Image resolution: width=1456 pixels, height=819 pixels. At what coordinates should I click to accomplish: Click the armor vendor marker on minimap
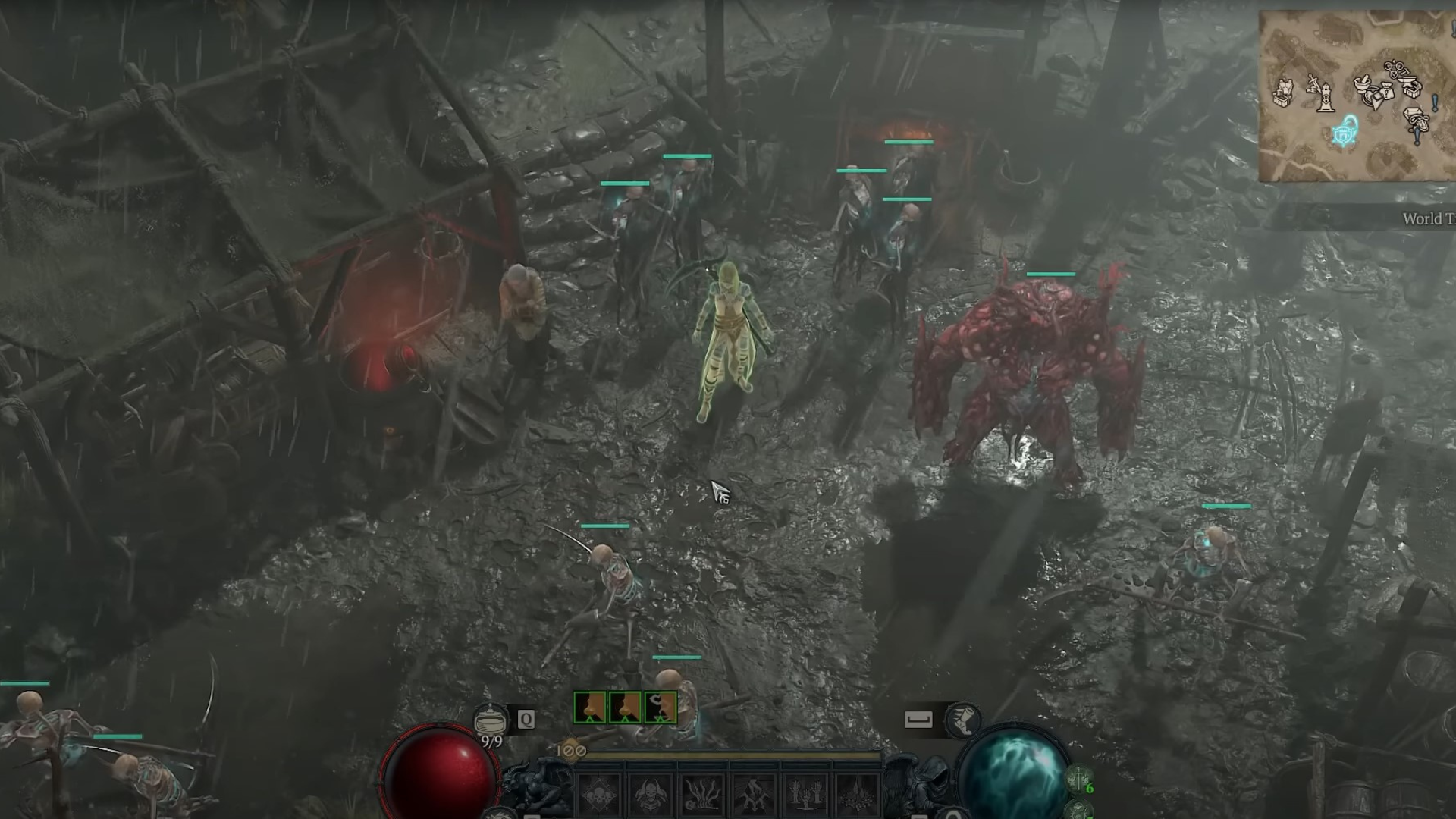[x=1282, y=94]
